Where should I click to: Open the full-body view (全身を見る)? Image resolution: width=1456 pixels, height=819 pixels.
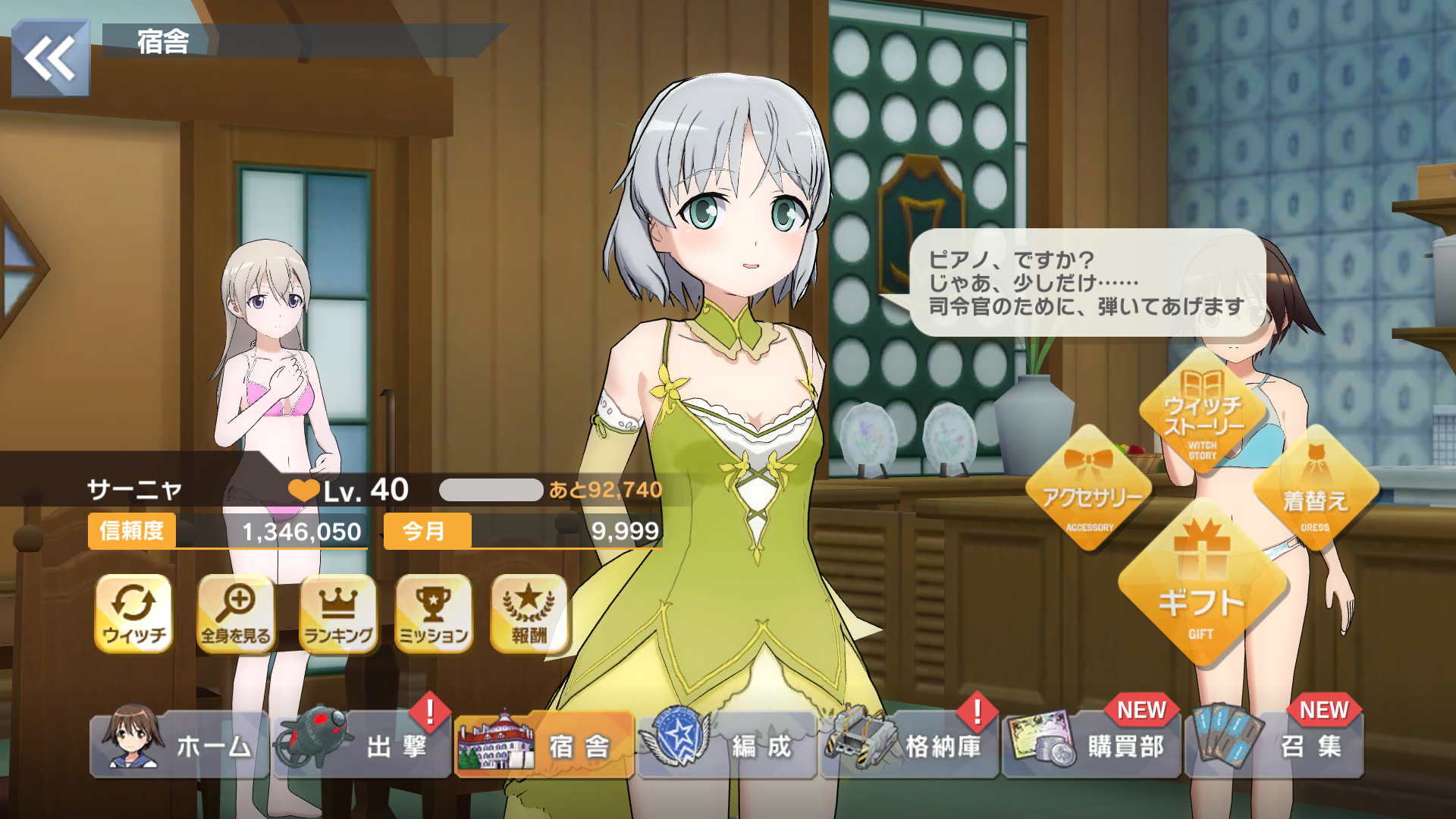coord(236,613)
